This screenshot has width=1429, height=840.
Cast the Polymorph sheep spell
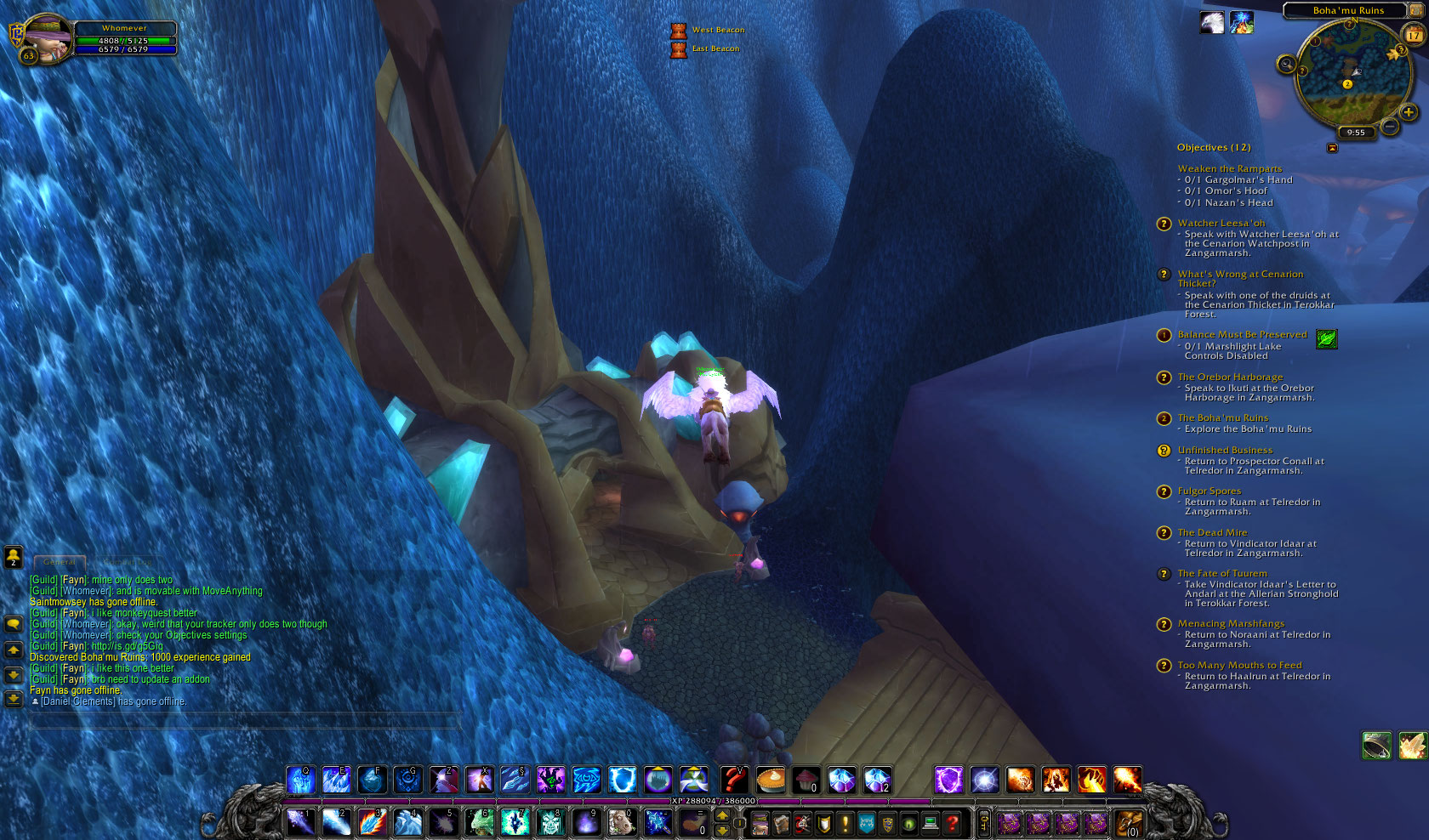[621, 821]
